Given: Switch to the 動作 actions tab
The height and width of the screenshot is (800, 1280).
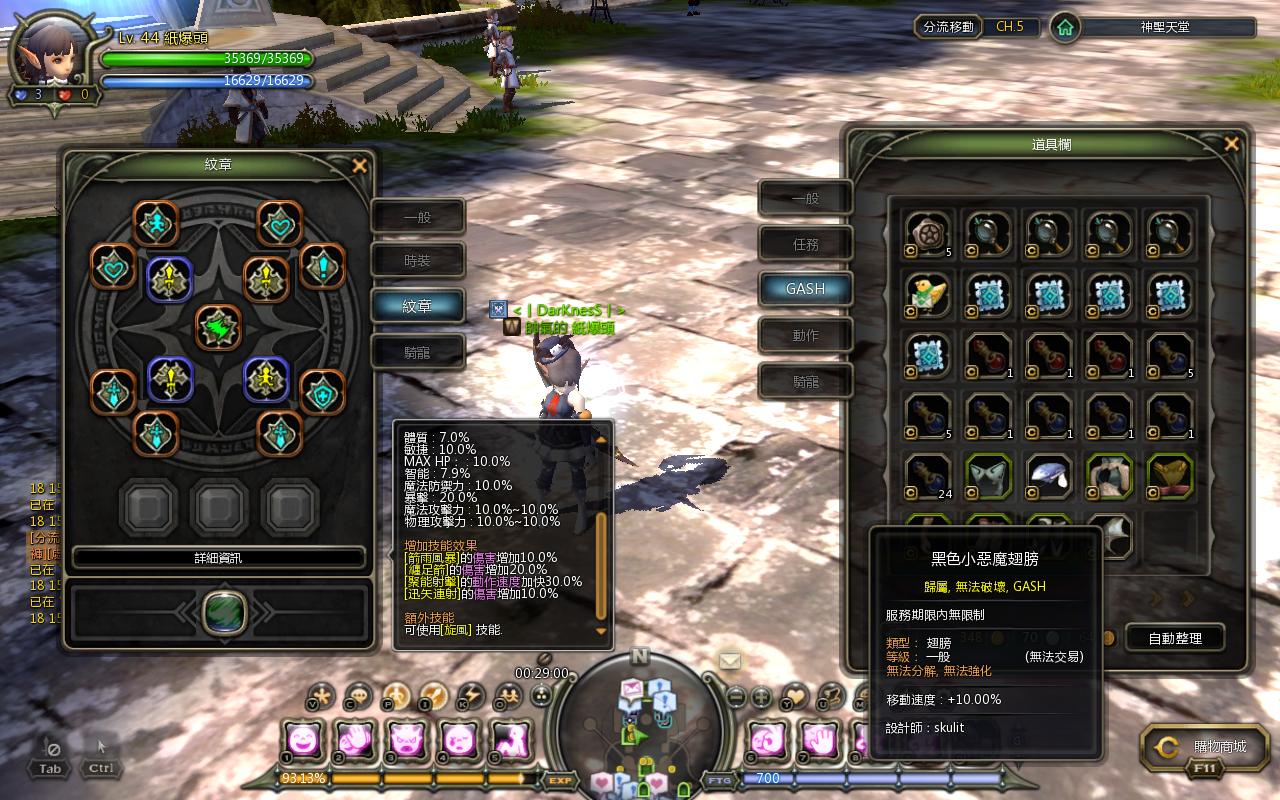Looking at the screenshot, I should click(805, 335).
